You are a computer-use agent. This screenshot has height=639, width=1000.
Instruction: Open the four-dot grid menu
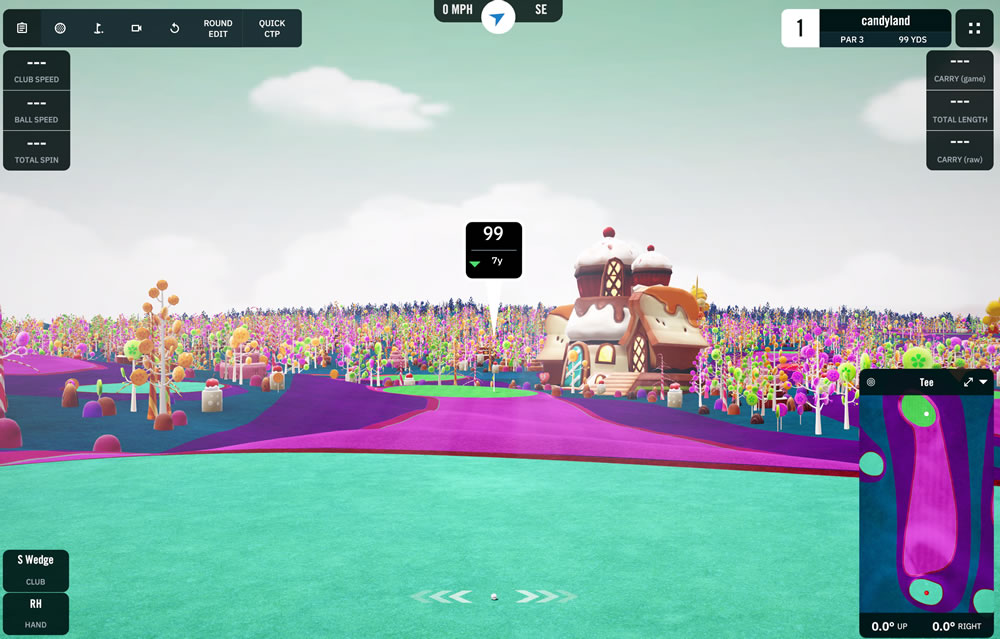tap(974, 28)
